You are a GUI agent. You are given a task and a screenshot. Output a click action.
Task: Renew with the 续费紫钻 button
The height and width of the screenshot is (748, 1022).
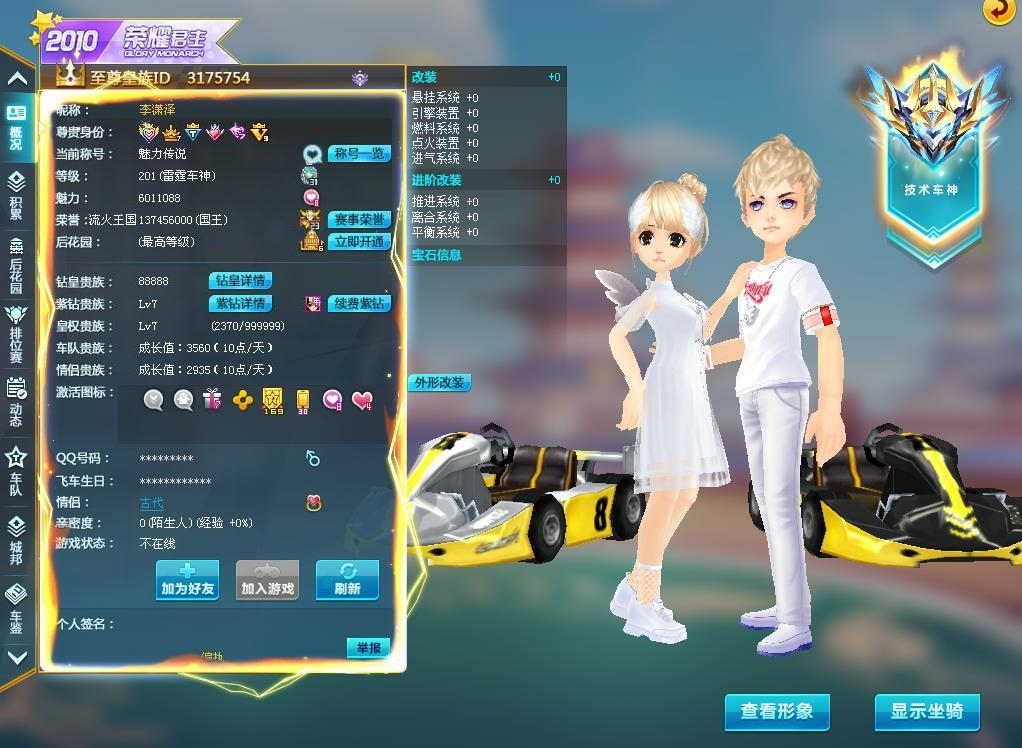tap(358, 303)
